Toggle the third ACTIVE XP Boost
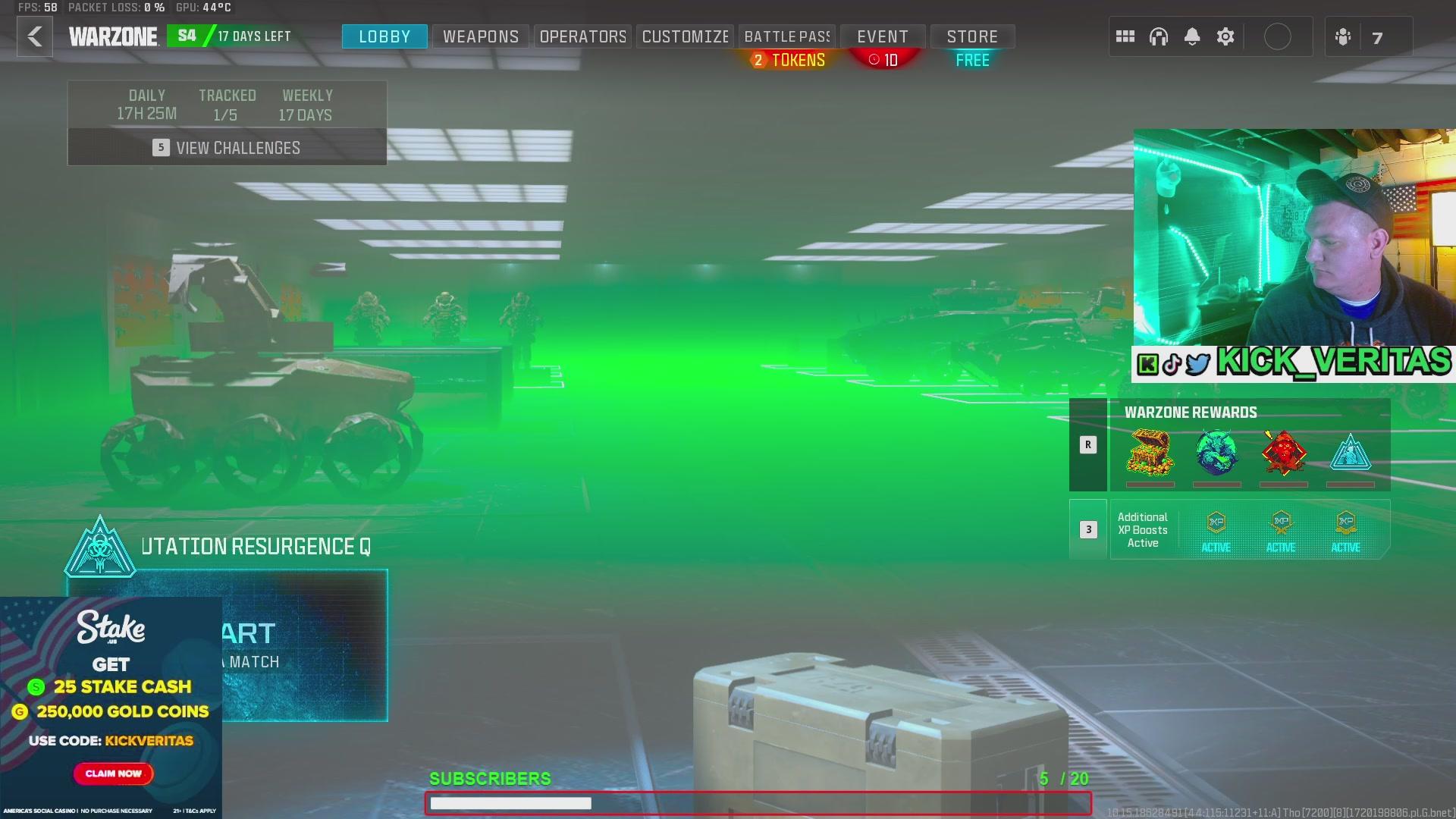This screenshot has width=1456, height=819. [1345, 529]
